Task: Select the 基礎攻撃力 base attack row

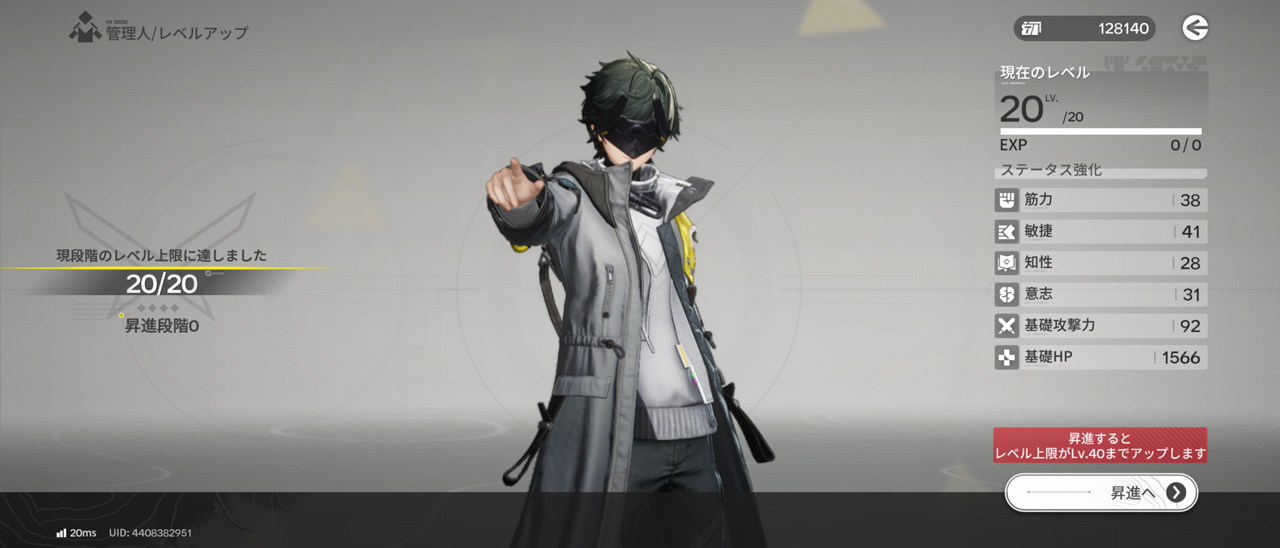Action: click(x=1100, y=326)
